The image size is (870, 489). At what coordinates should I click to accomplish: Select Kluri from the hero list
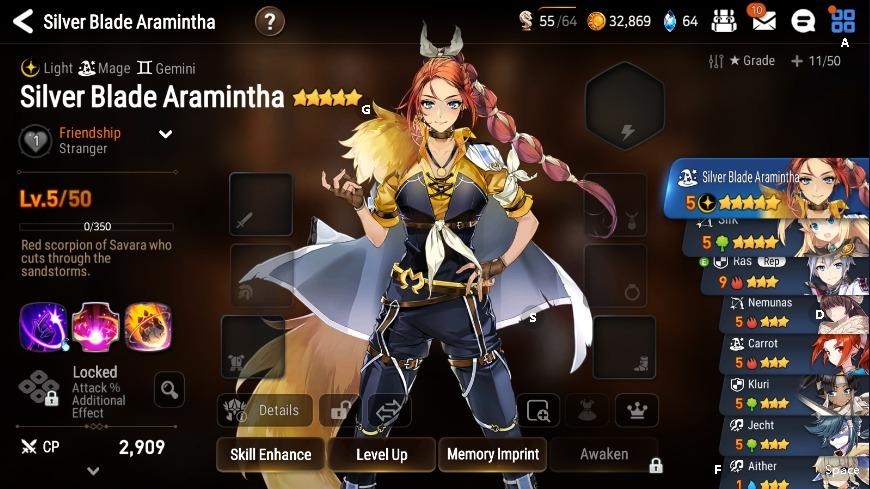(x=795, y=393)
